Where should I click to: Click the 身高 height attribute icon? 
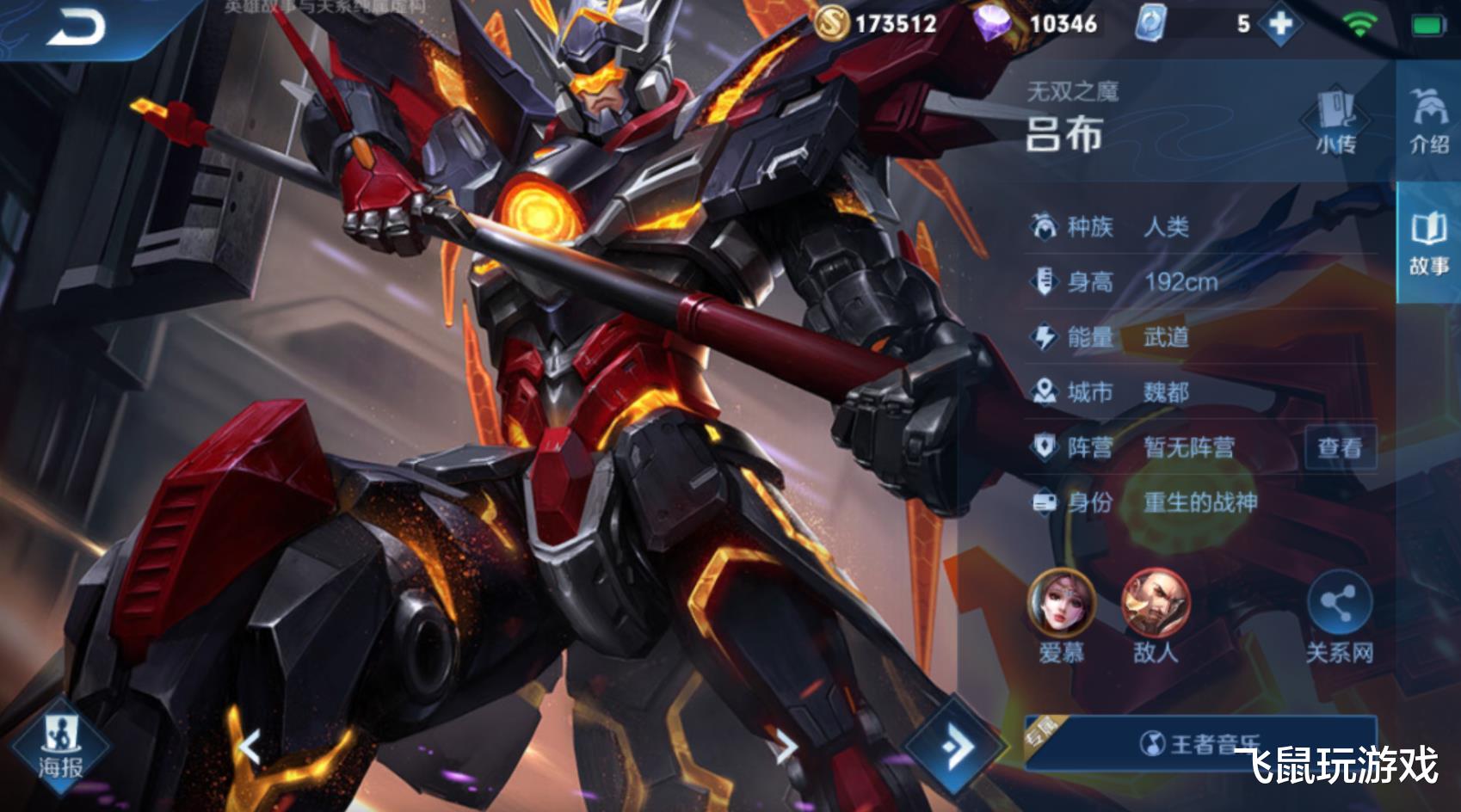[x=1044, y=282]
